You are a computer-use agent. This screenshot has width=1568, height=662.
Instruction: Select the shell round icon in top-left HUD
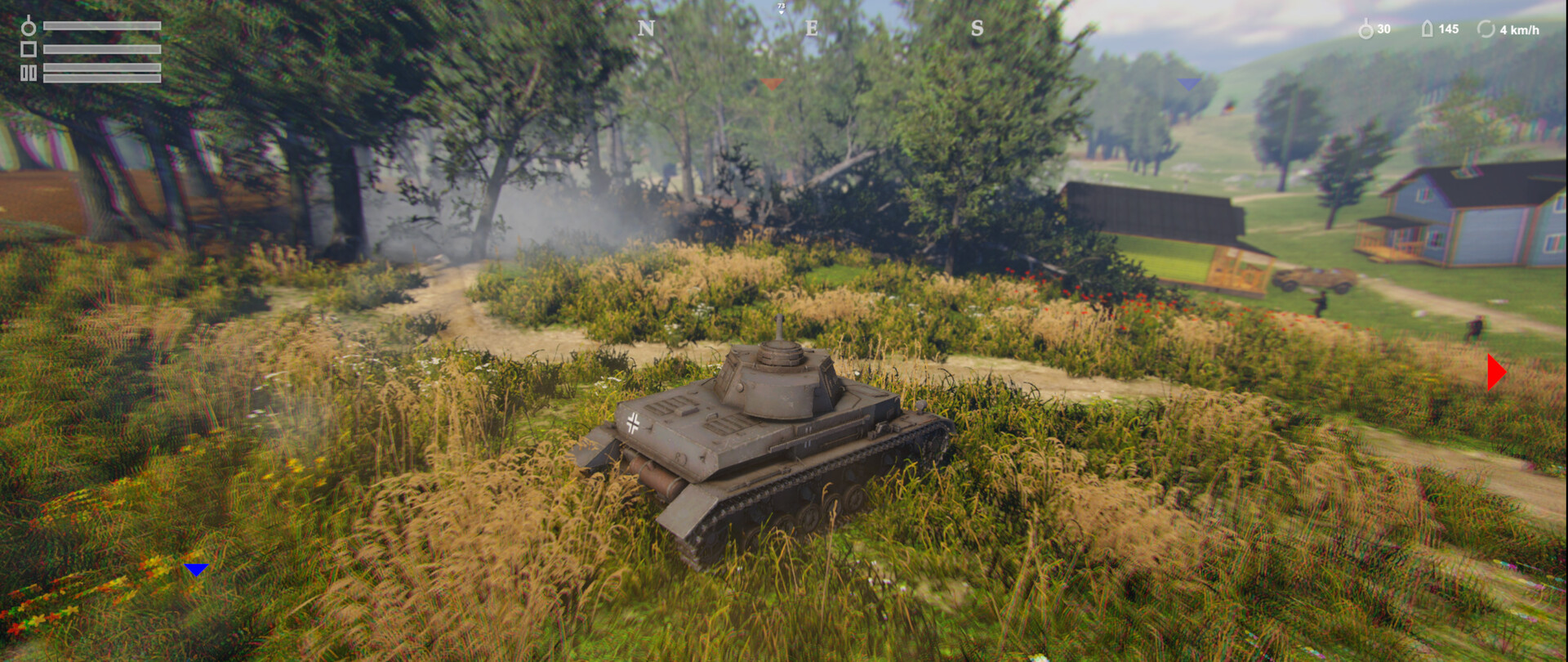tap(29, 27)
